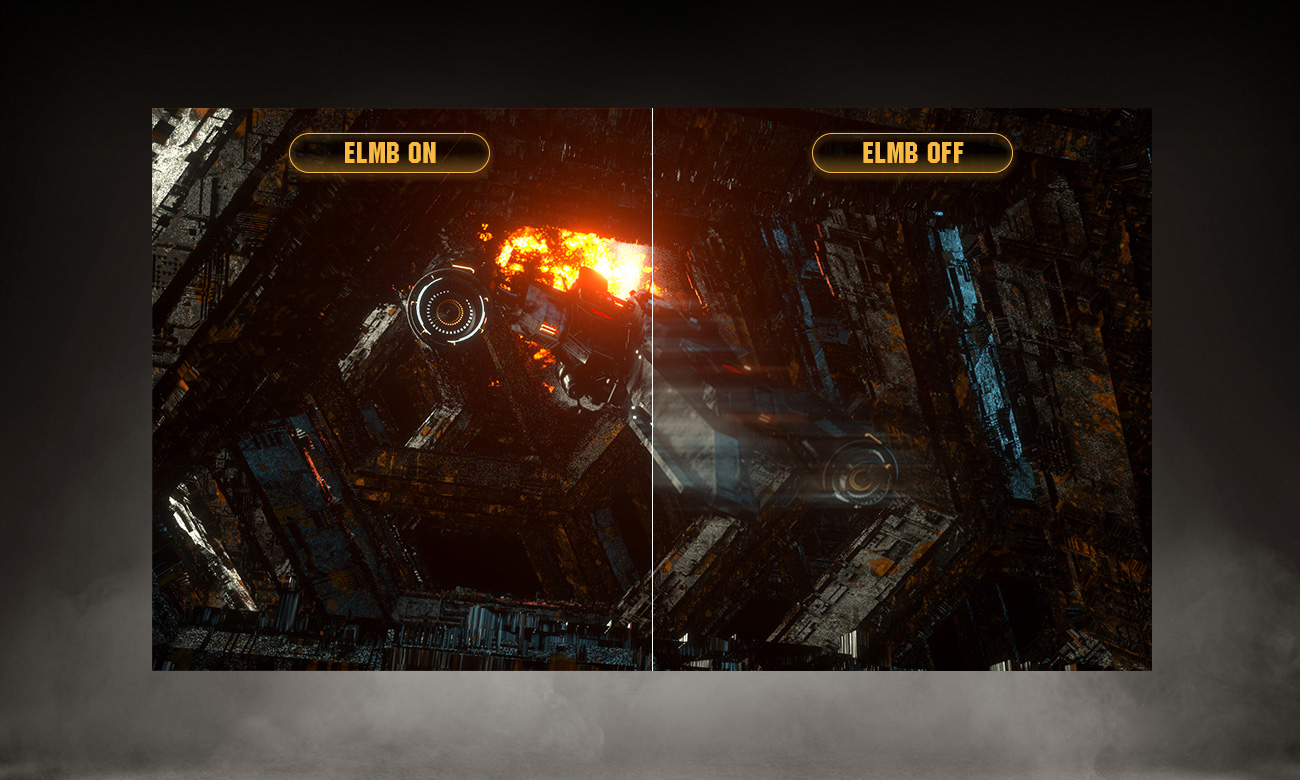Select the ELMB OFF label
The width and height of the screenshot is (1300, 780).
[x=912, y=153]
